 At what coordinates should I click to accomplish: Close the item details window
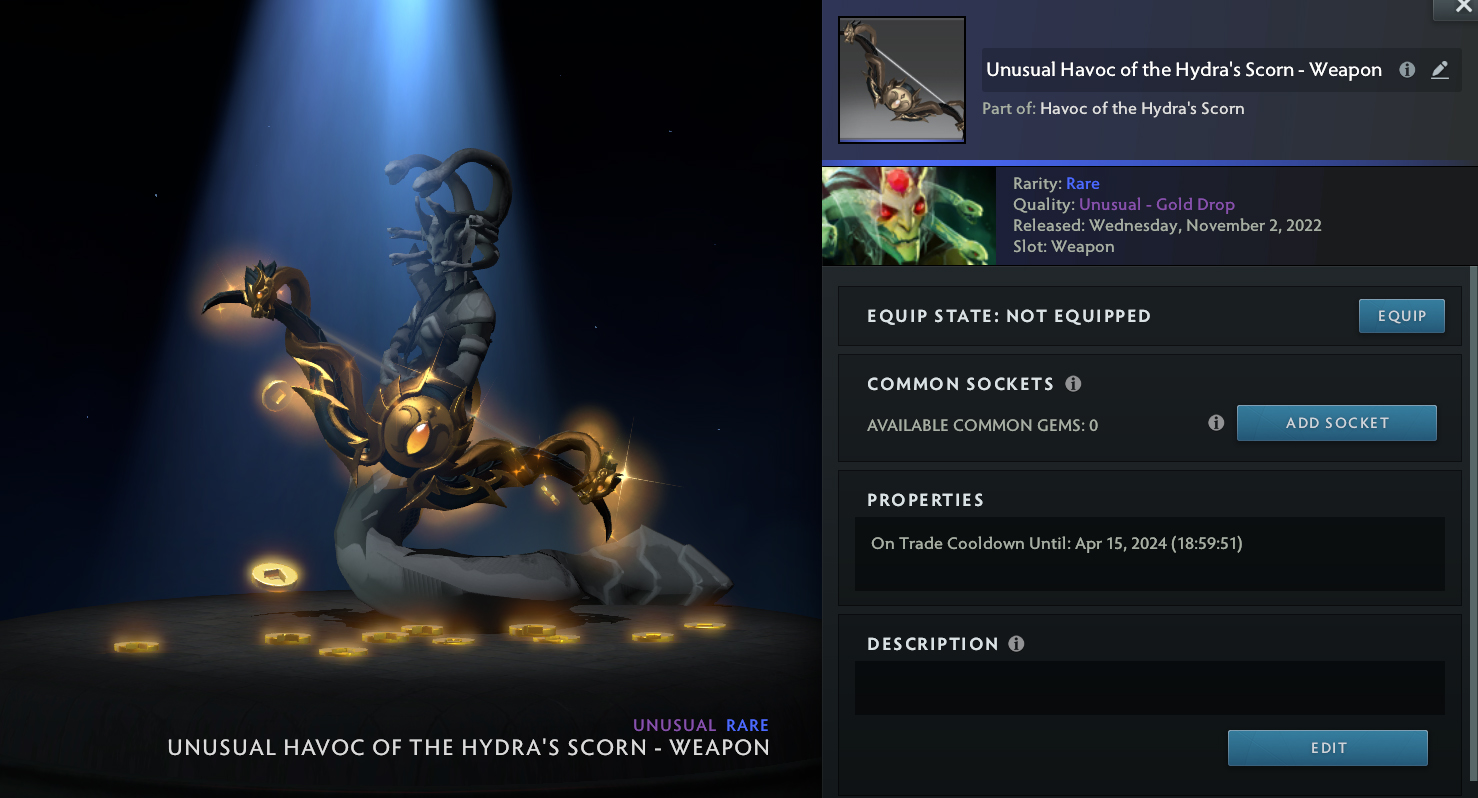coord(1454,8)
